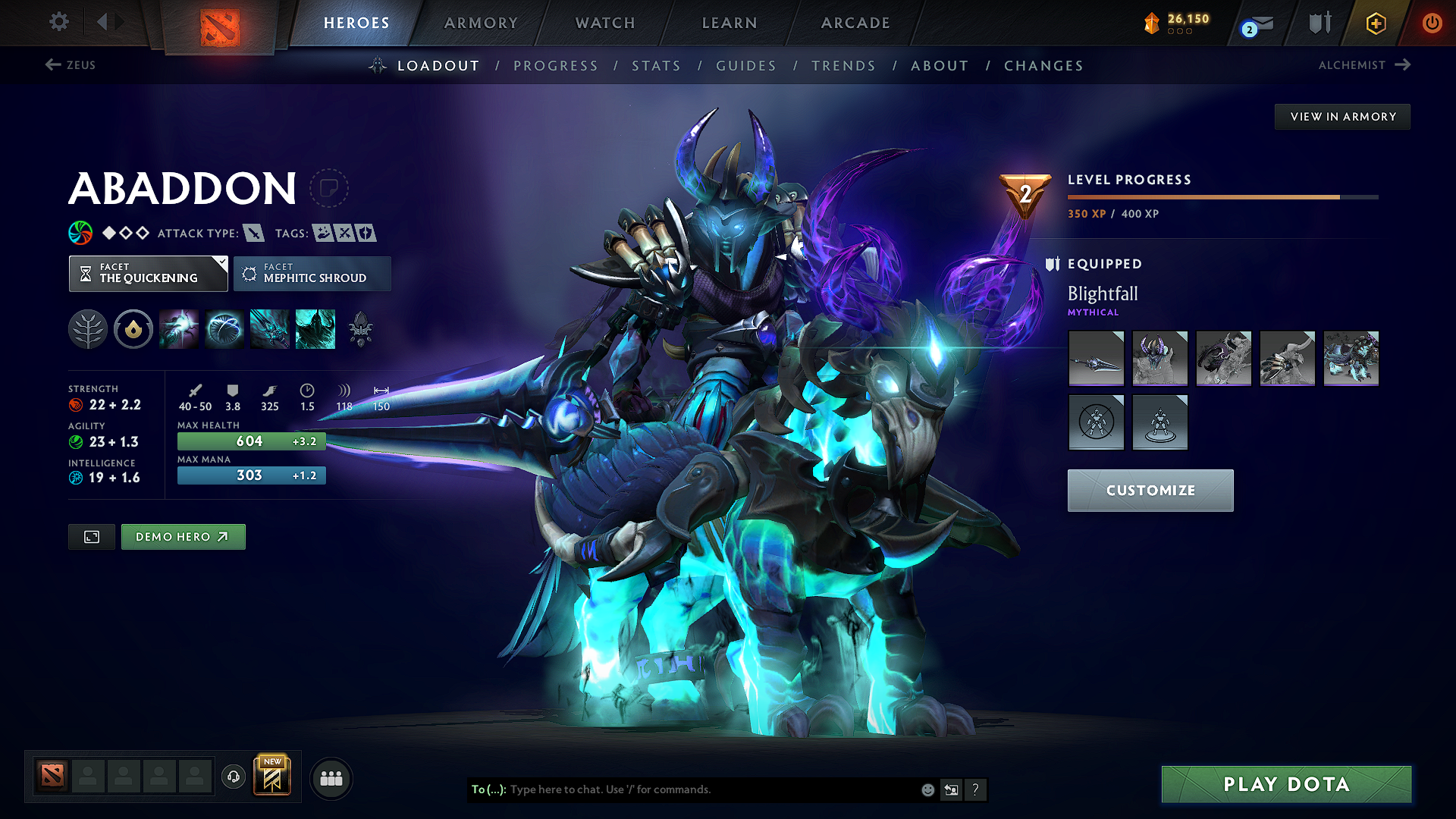Enable The Quickening facet

pos(148,274)
